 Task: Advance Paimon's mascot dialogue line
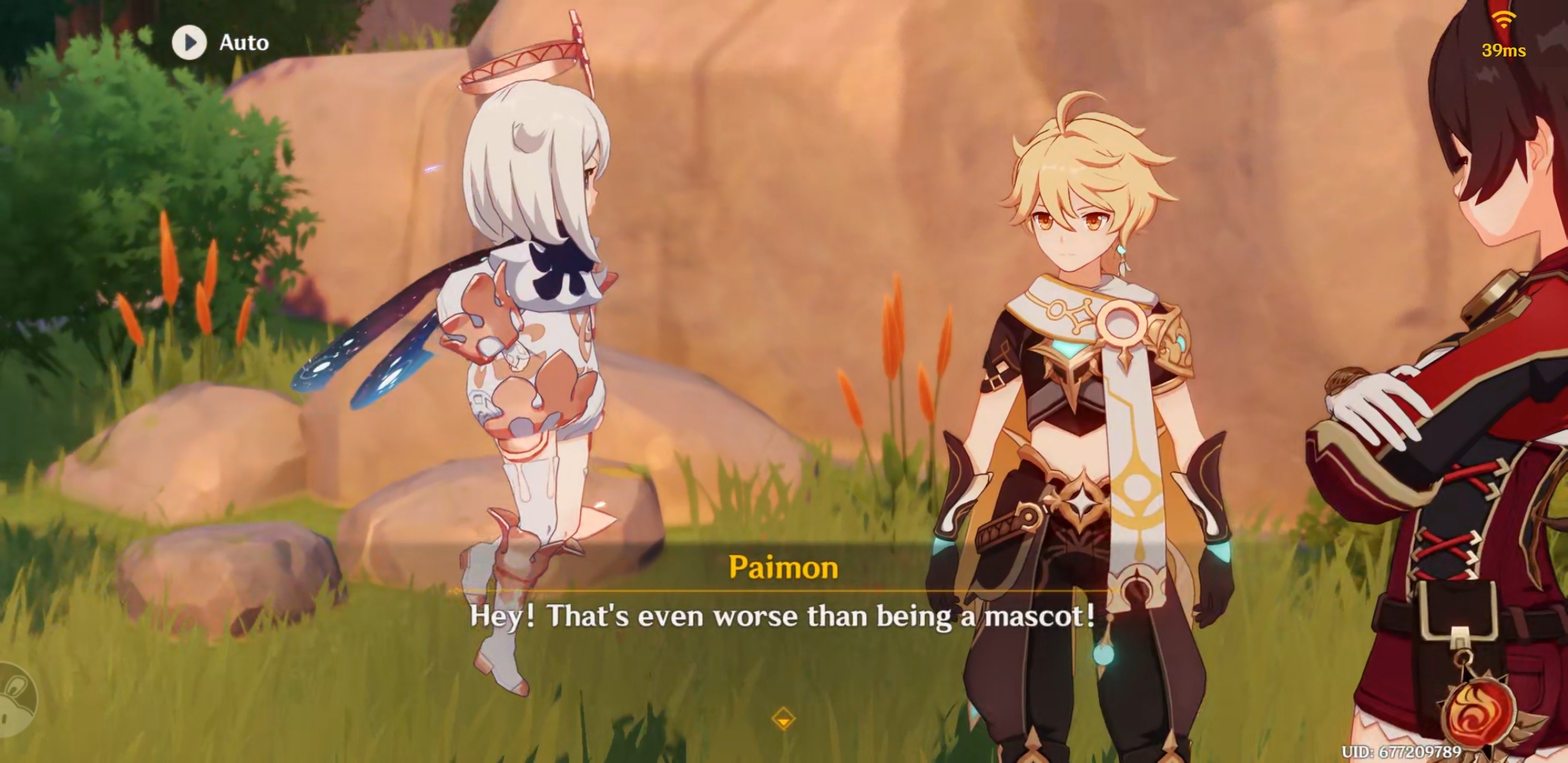pyautogui.click(x=784, y=617)
